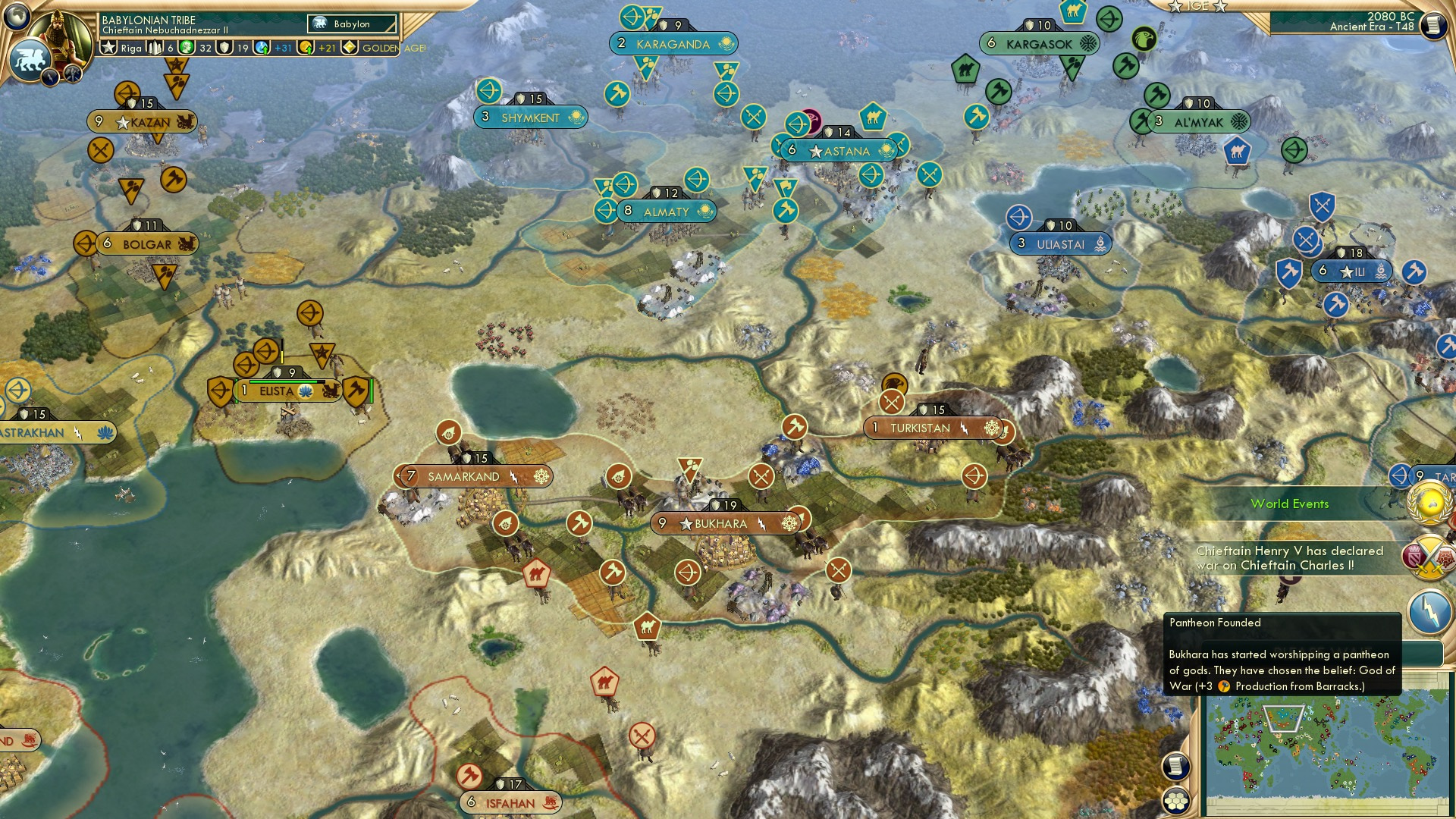Click the World Congress golden globe icon

pos(1429,502)
